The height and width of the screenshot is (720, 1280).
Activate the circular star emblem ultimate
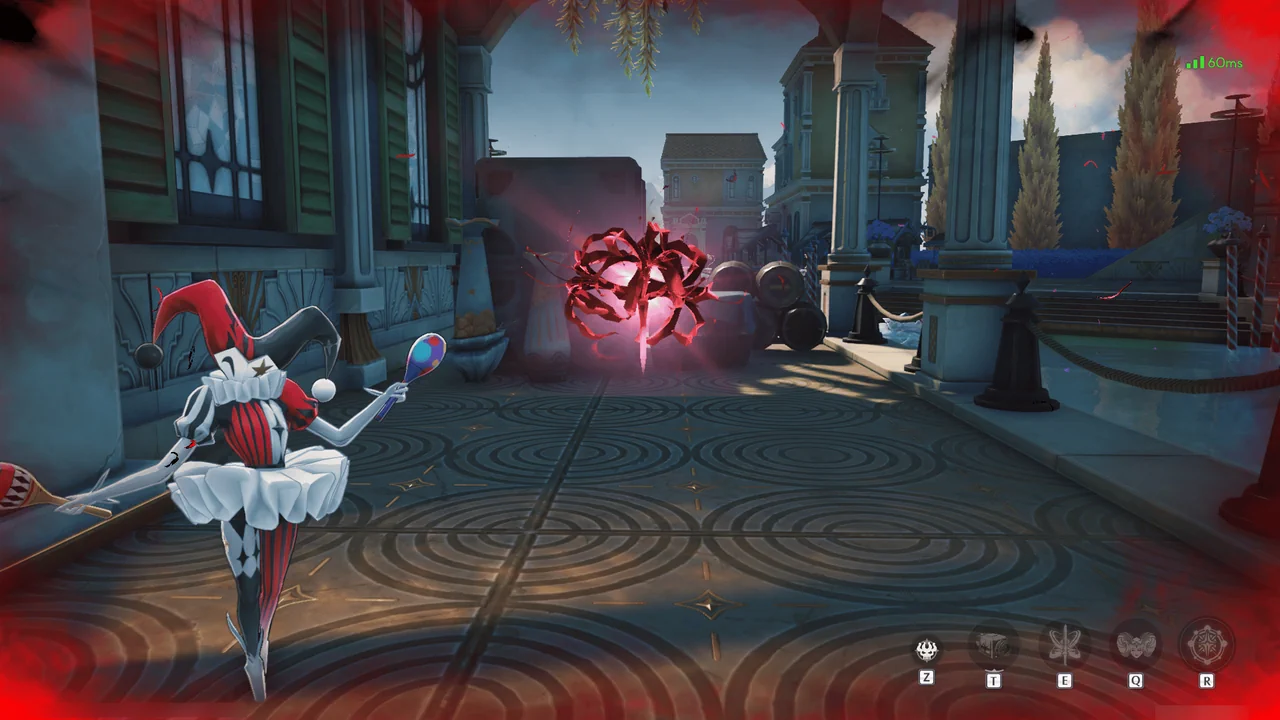(x=1206, y=646)
